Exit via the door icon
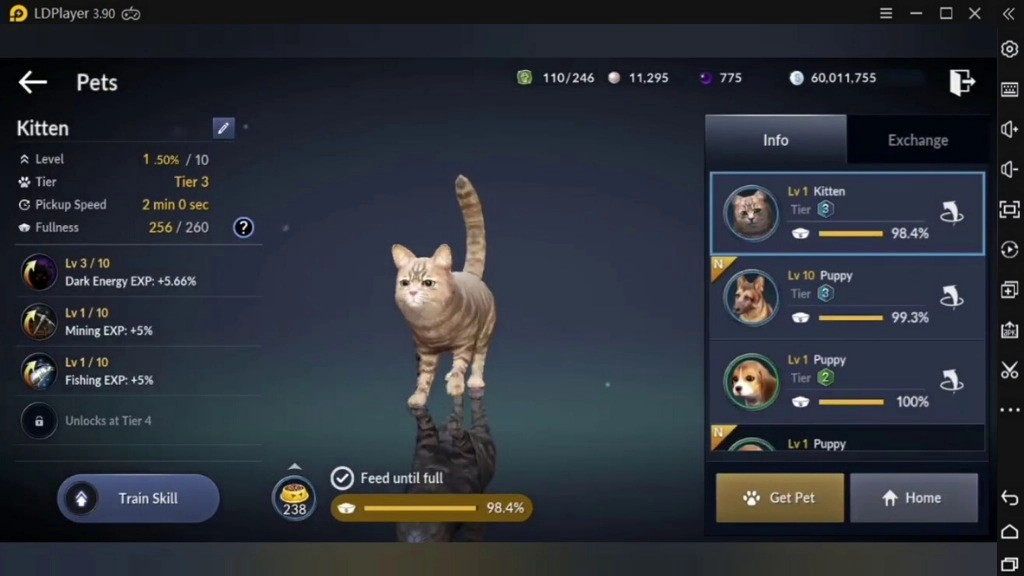Screen dimensions: 1024x576 [961, 82]
